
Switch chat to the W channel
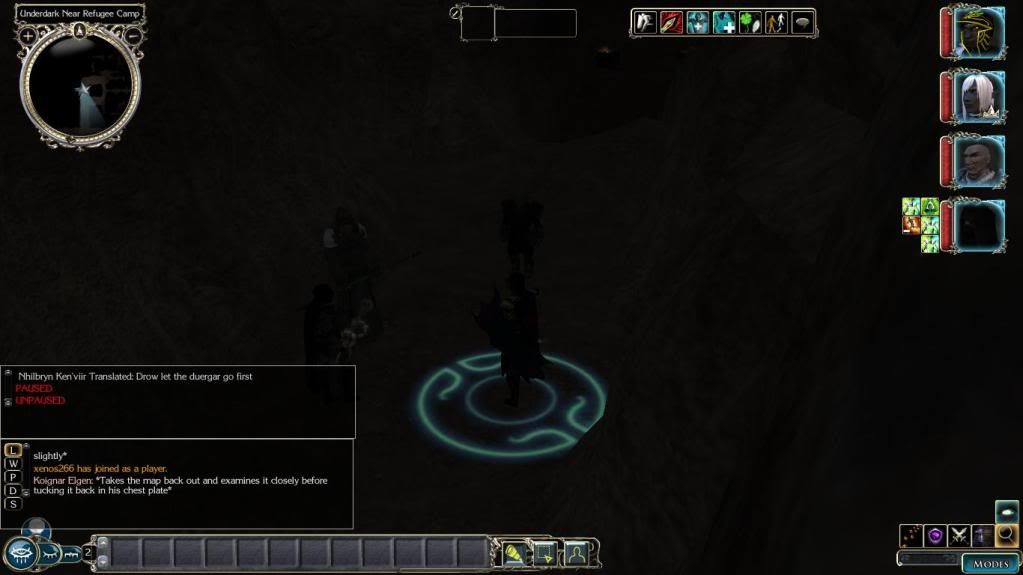[13, 463]
